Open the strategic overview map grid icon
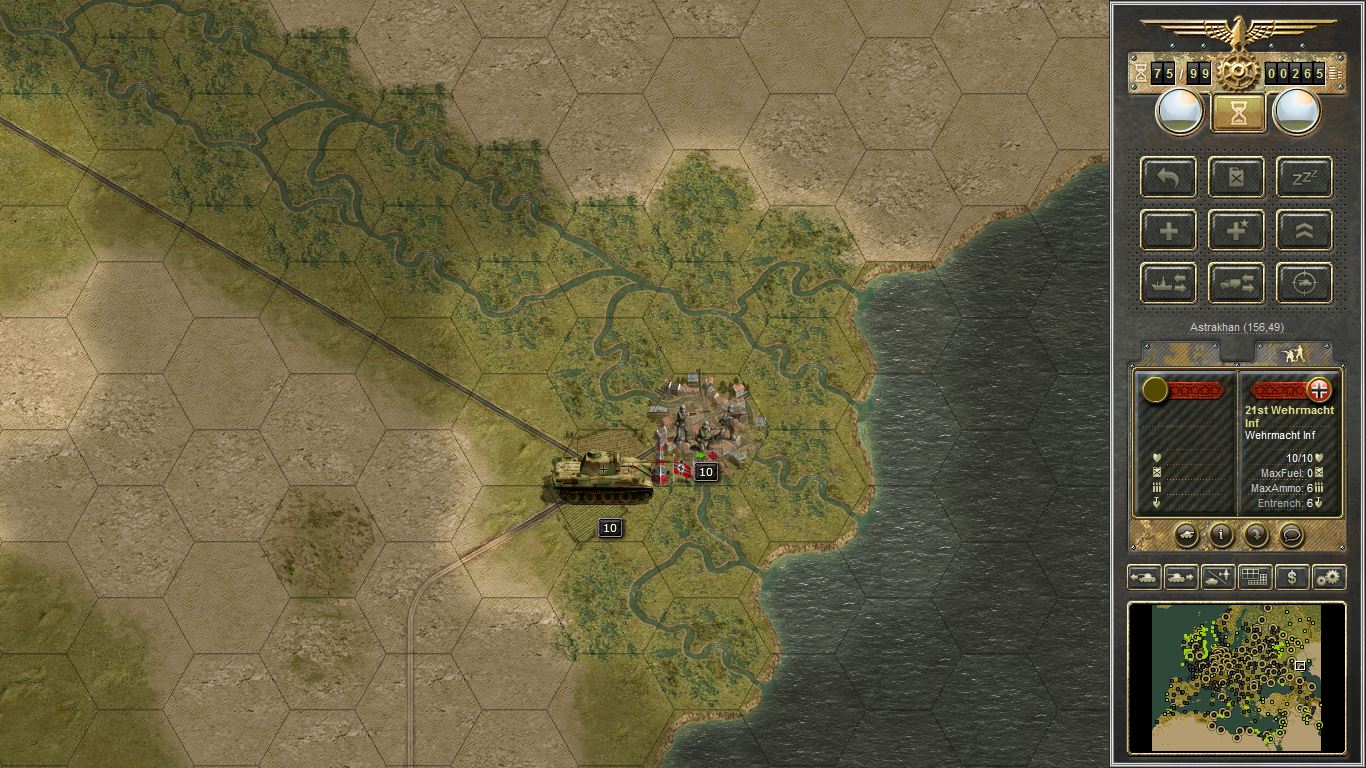This screenshot has height=768, width=1366. (1254, 577)
